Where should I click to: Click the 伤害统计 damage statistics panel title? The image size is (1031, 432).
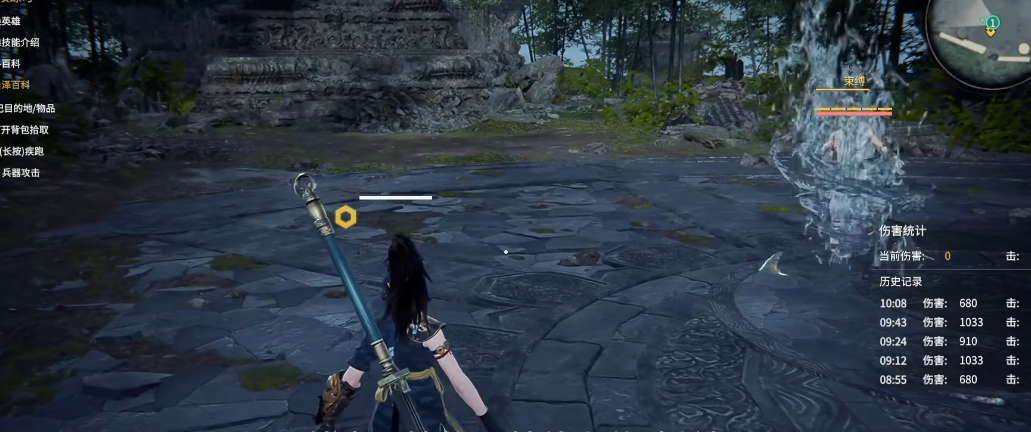point(902,231)
